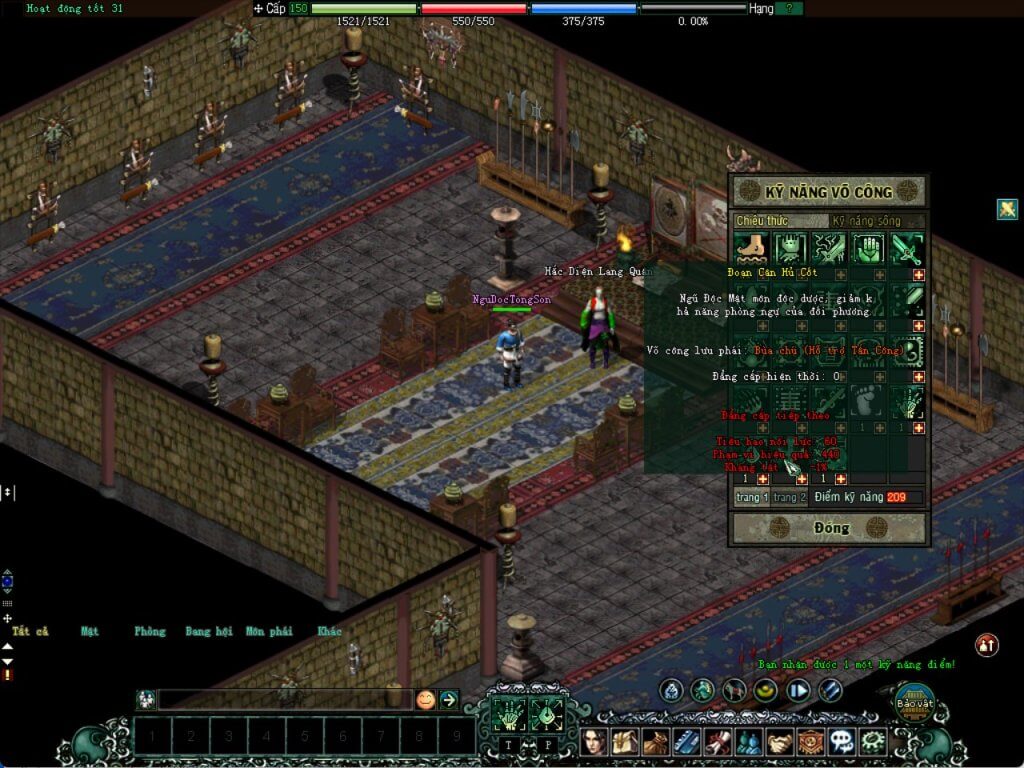Focus the chat text input box
Image resolution: width=1024 pixels, height=768 pixels.
click(285, 700)
